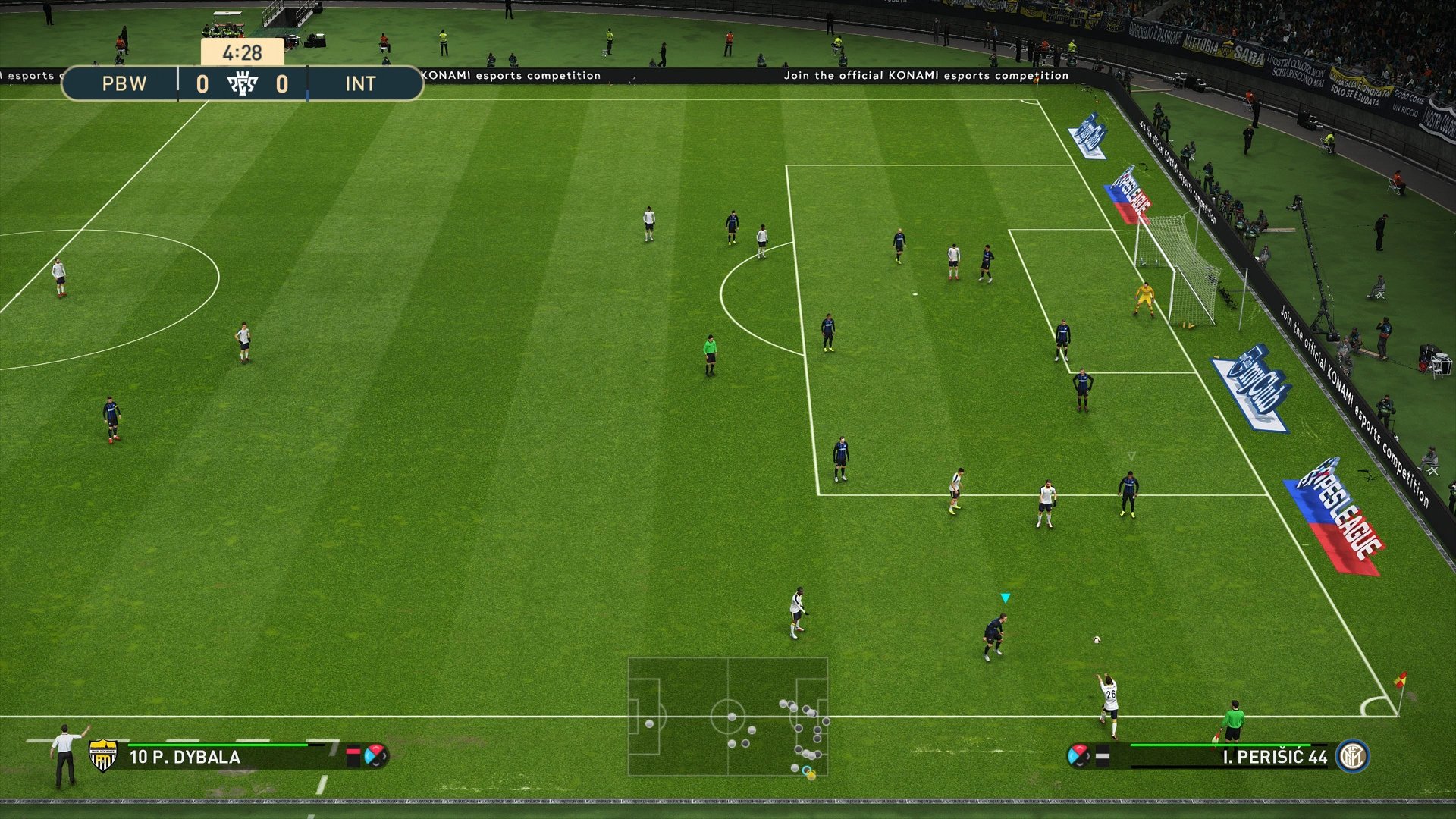Viewport: 1456px width, 819px height.
Task: Click the PES crown logo on the scoreboard
Action: pyautogui.click(x=244, y=83)
